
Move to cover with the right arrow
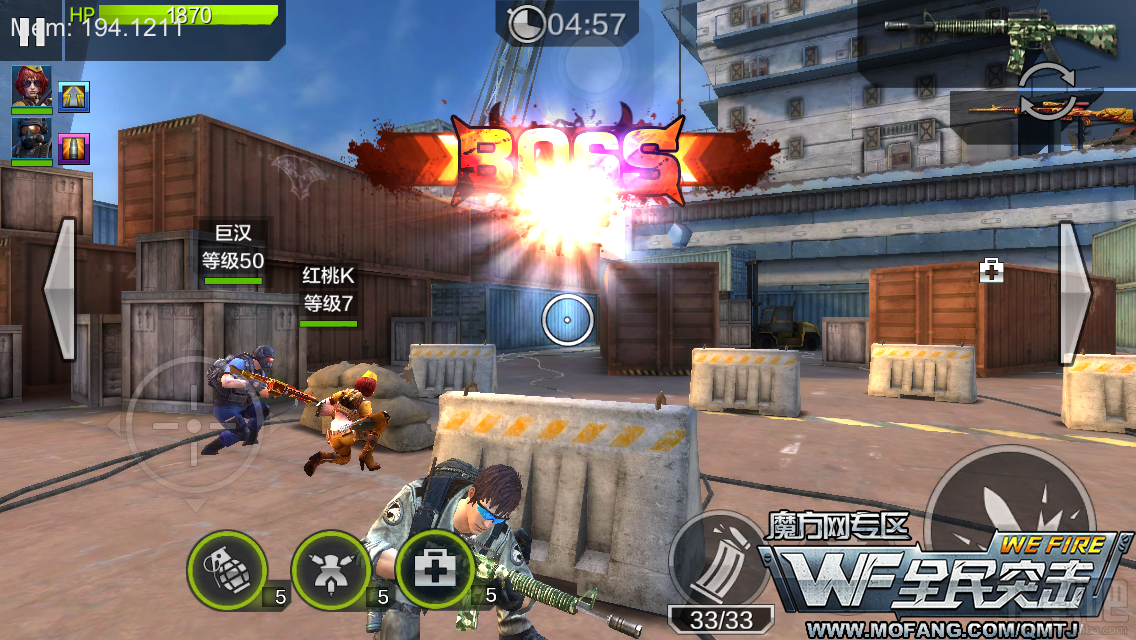1075,289
